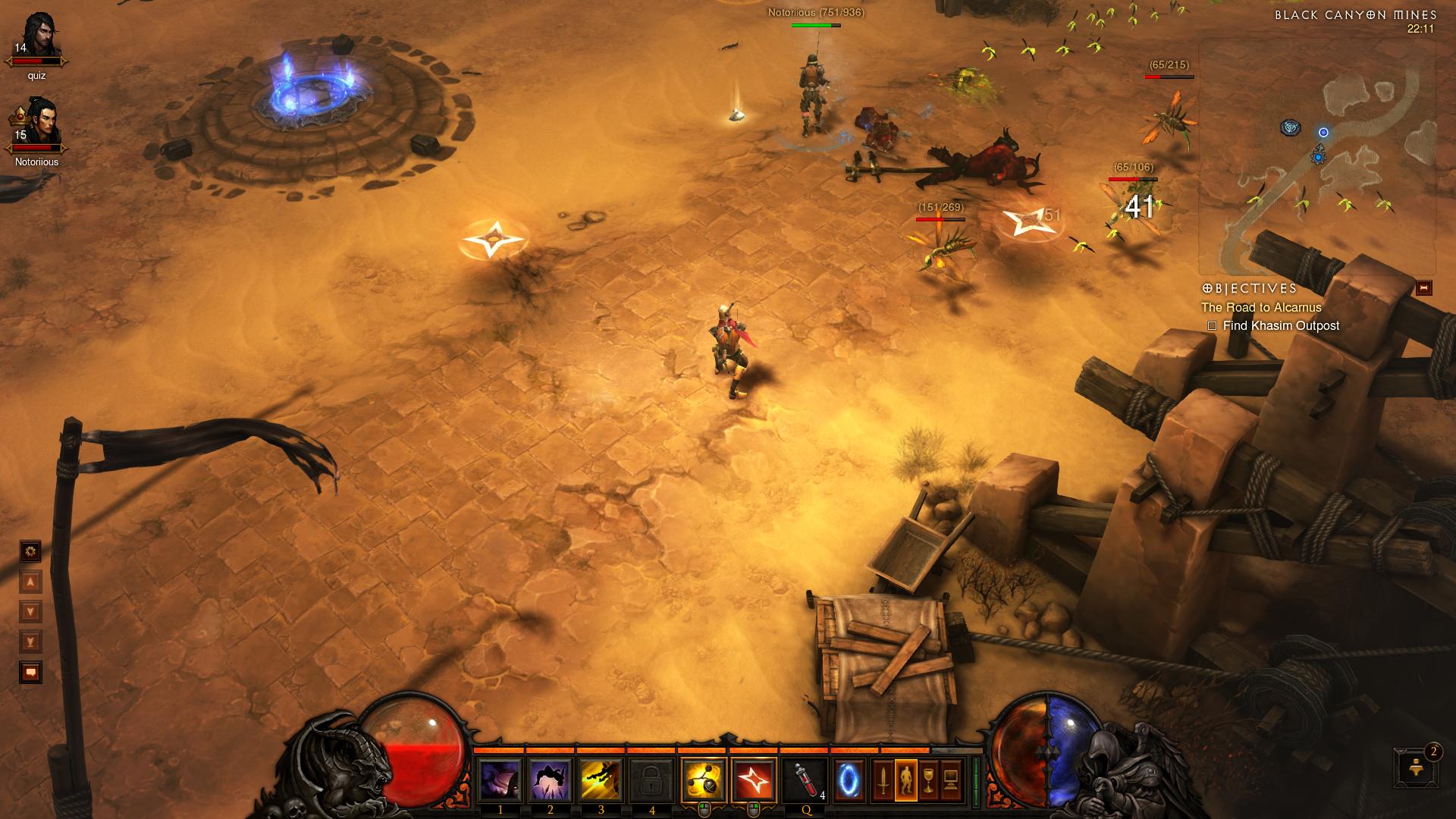
Task: Select the highlighted character figure menu icon
Action: tap(908, 779)
